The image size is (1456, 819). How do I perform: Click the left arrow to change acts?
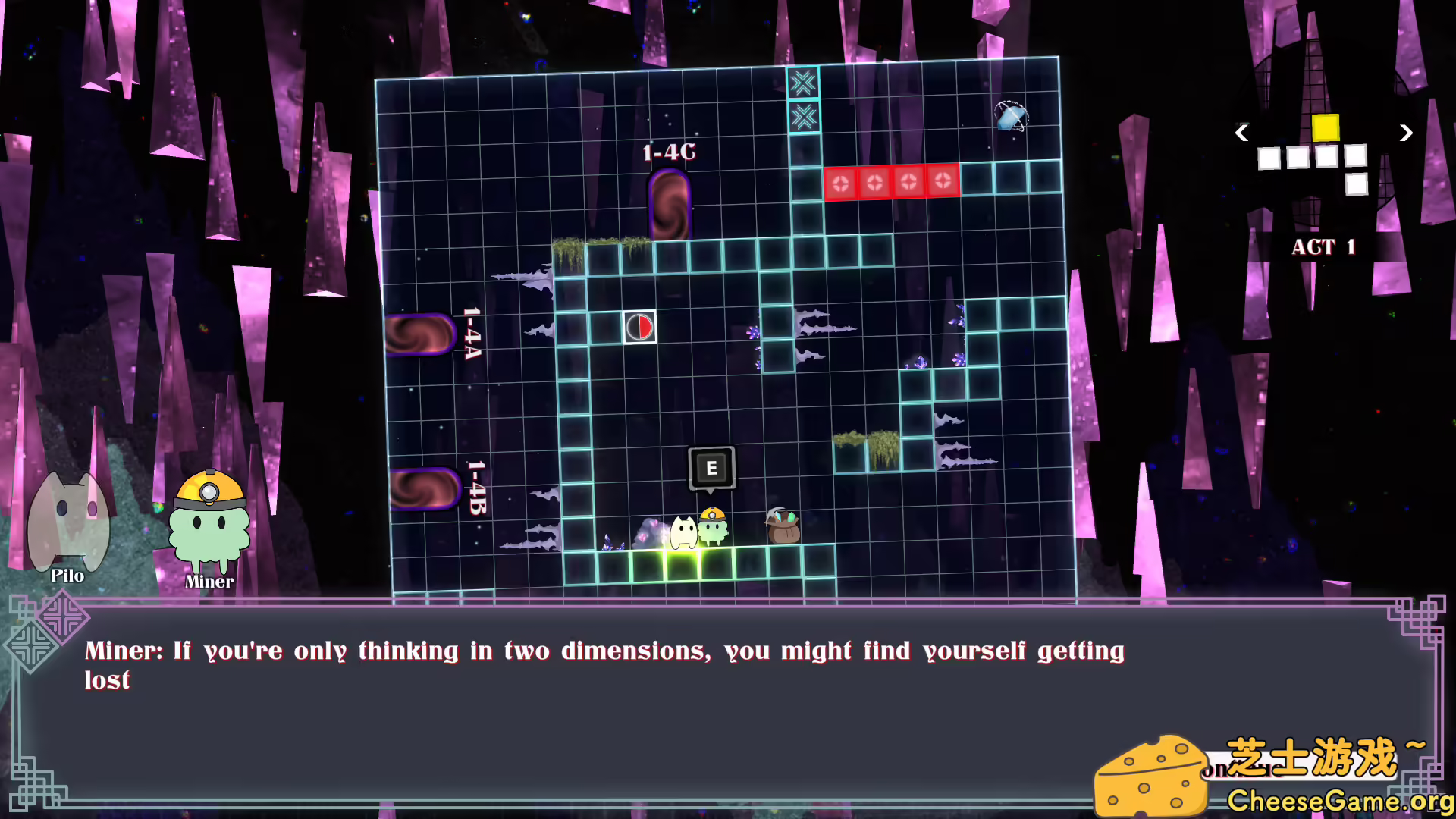1241,133
